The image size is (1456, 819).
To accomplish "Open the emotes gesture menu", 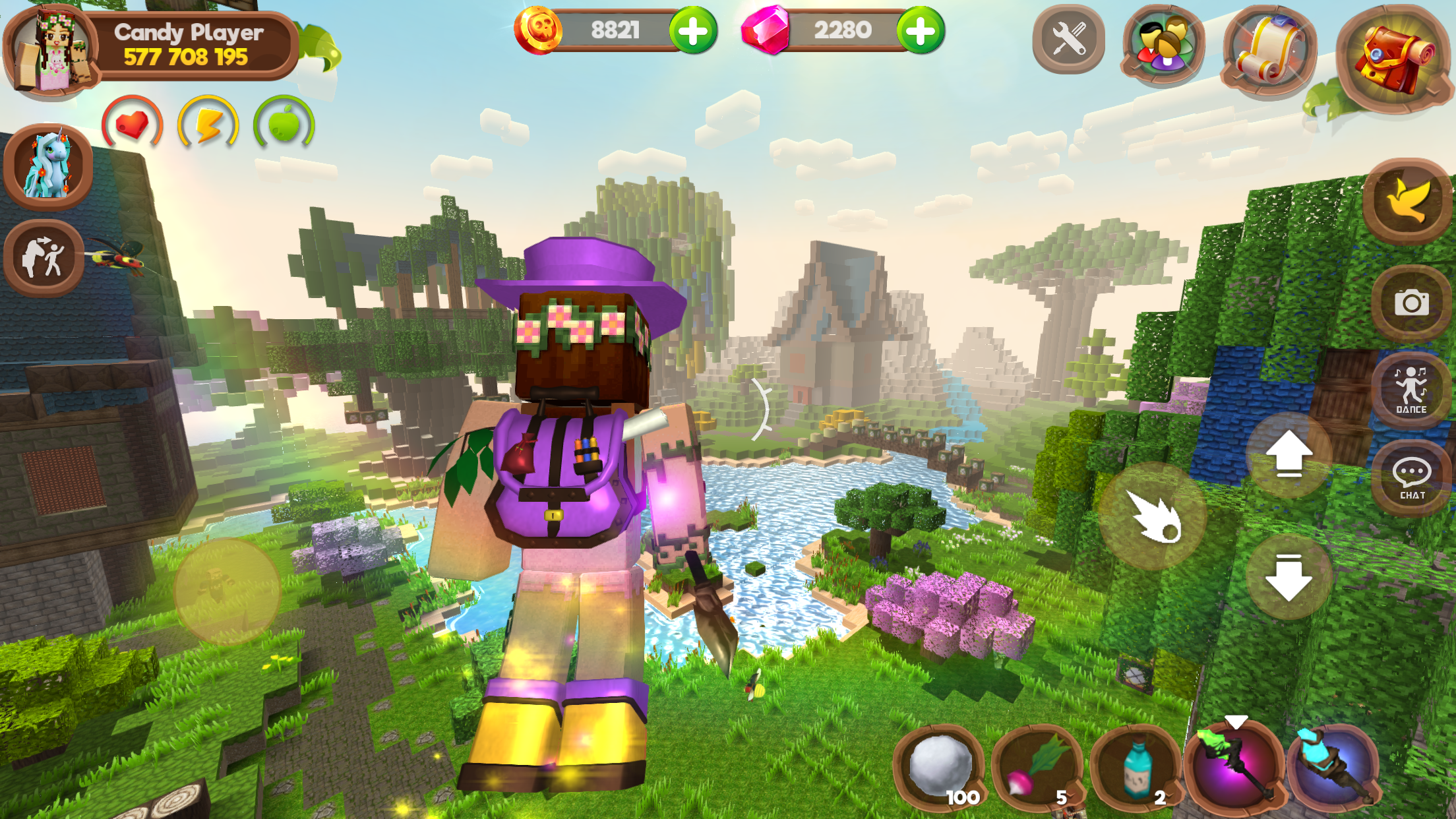I will click(44, 258).
